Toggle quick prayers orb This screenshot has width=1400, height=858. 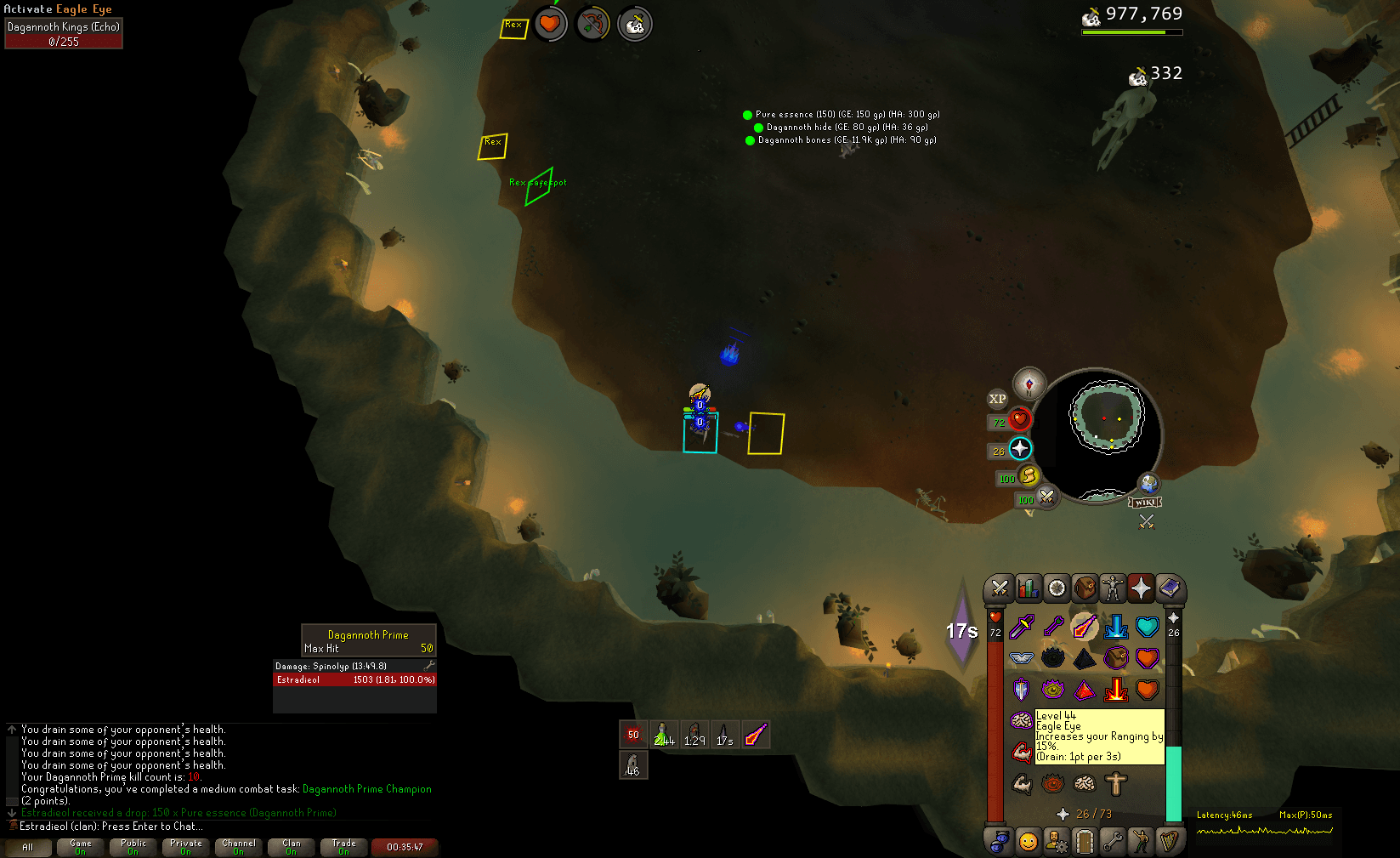point(1020,449)
